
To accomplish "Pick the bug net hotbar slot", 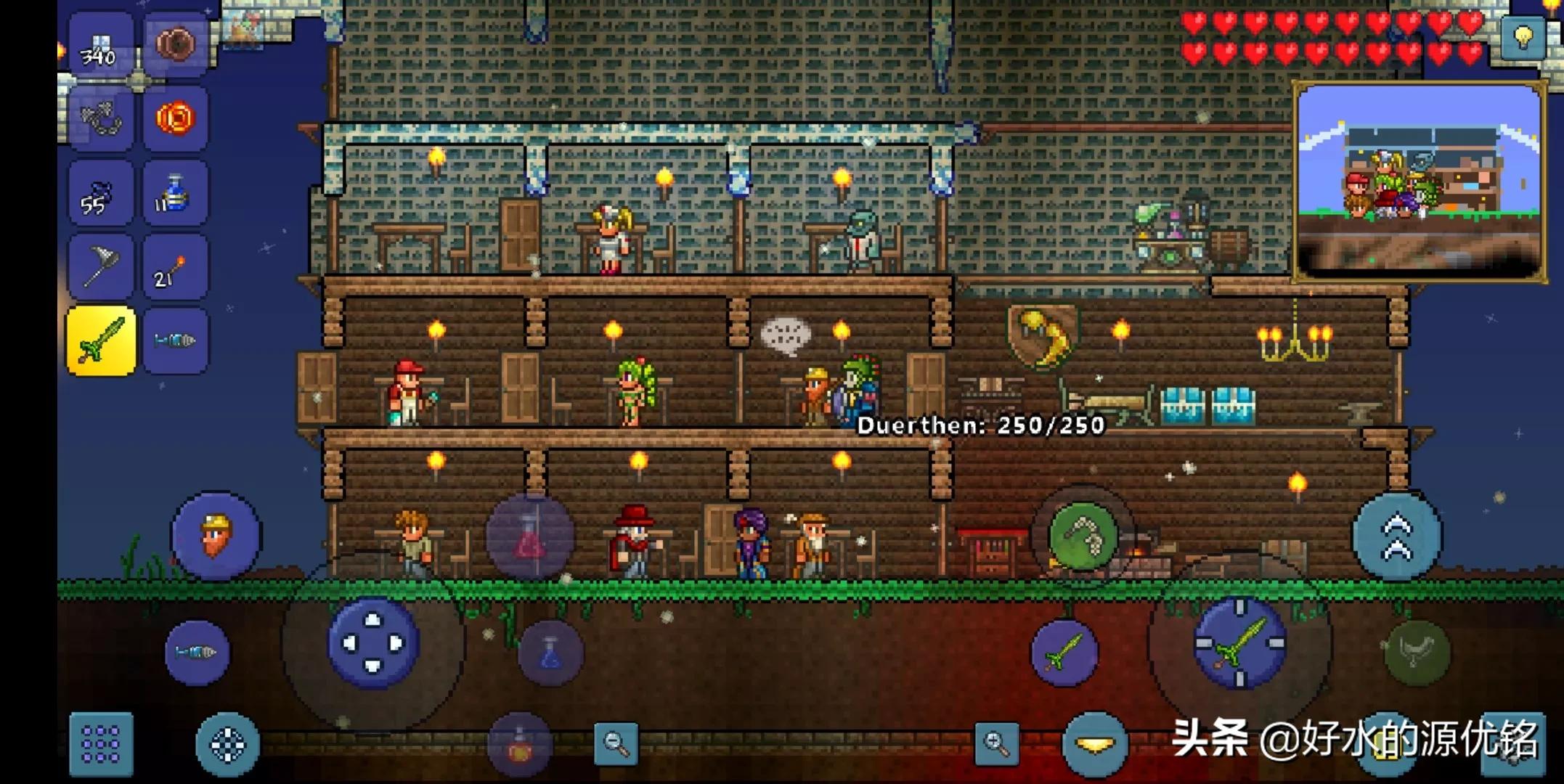I will click(101, 267).
